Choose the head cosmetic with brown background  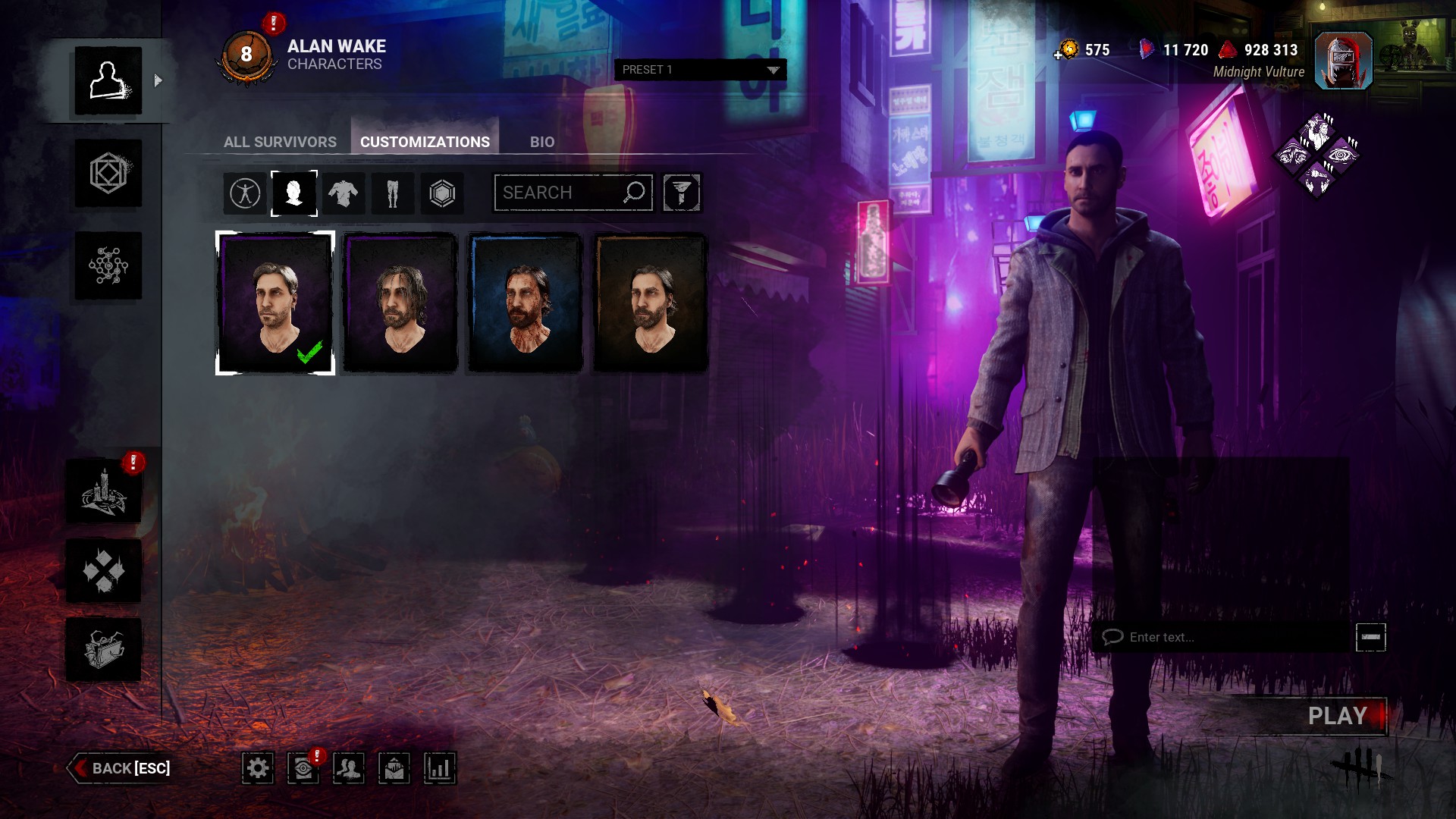point(650,303)
